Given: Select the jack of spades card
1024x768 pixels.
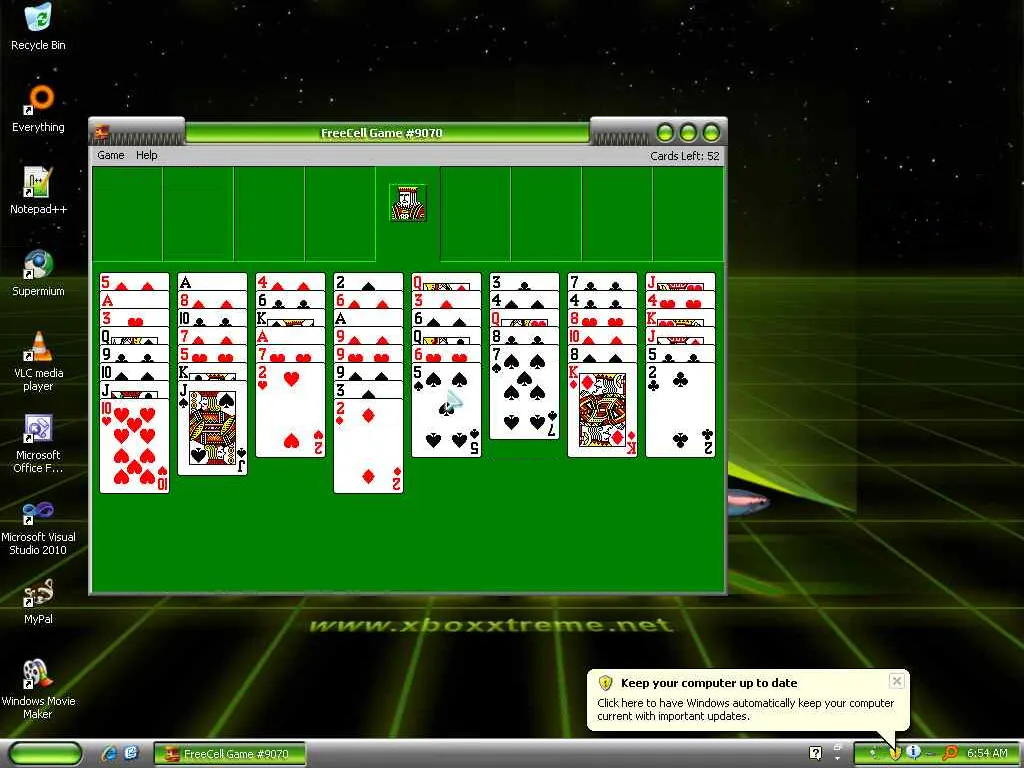Looking at the screenshot, I should tap(212, 427).
